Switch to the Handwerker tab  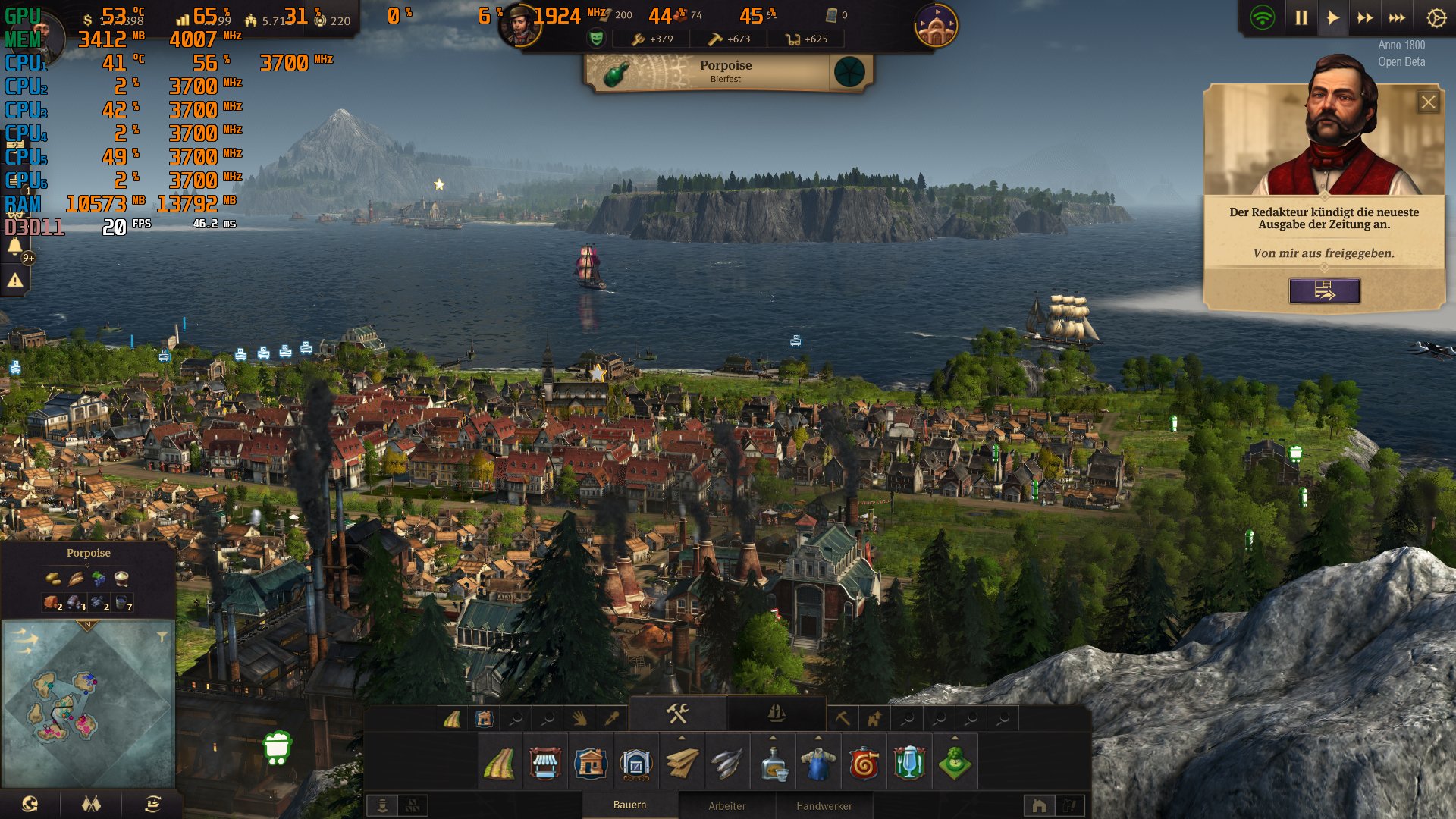[x=824, y=805]
